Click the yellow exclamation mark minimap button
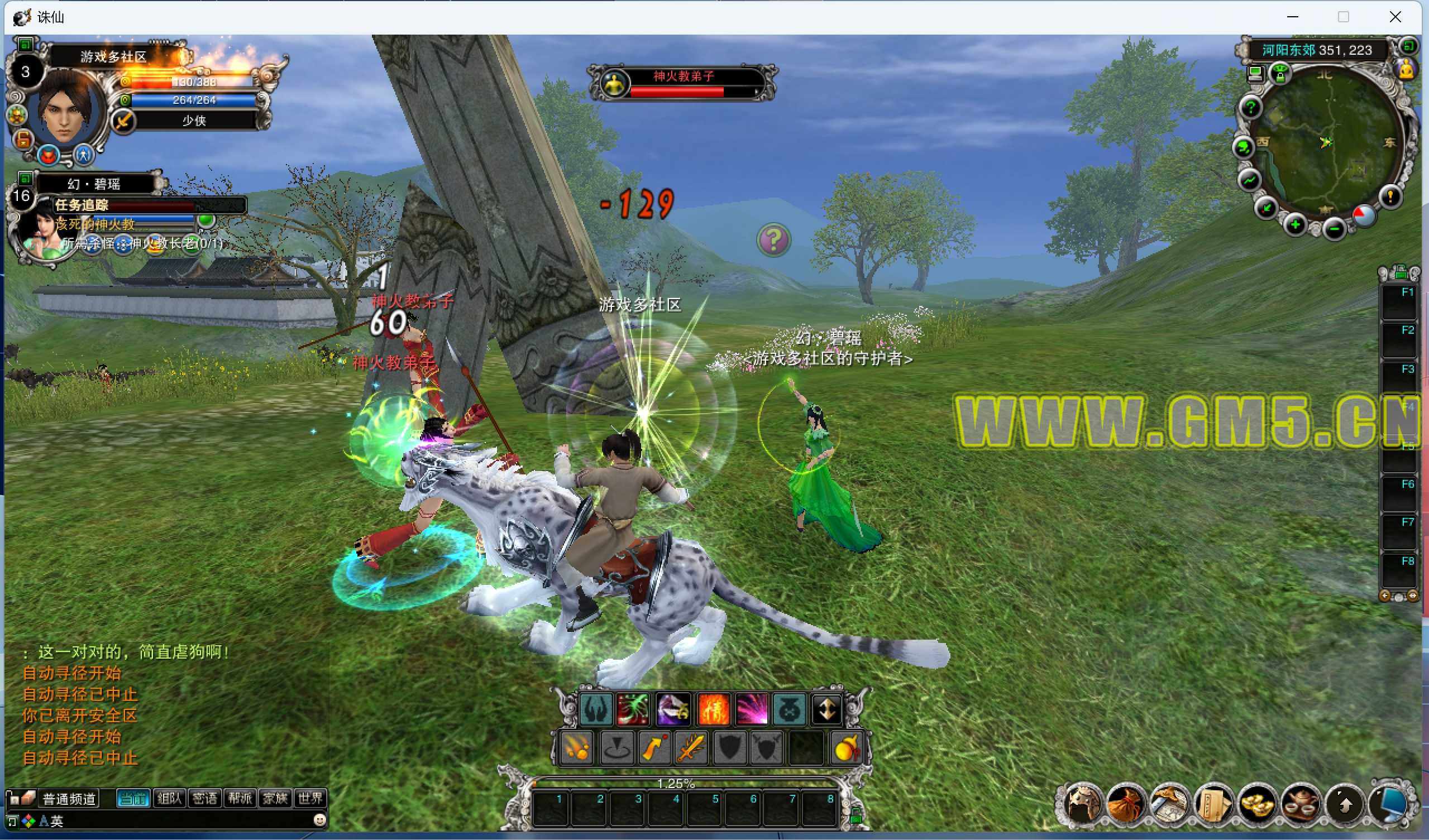The height and width of the screenshot is (840, 1429). click(1390, 196)
